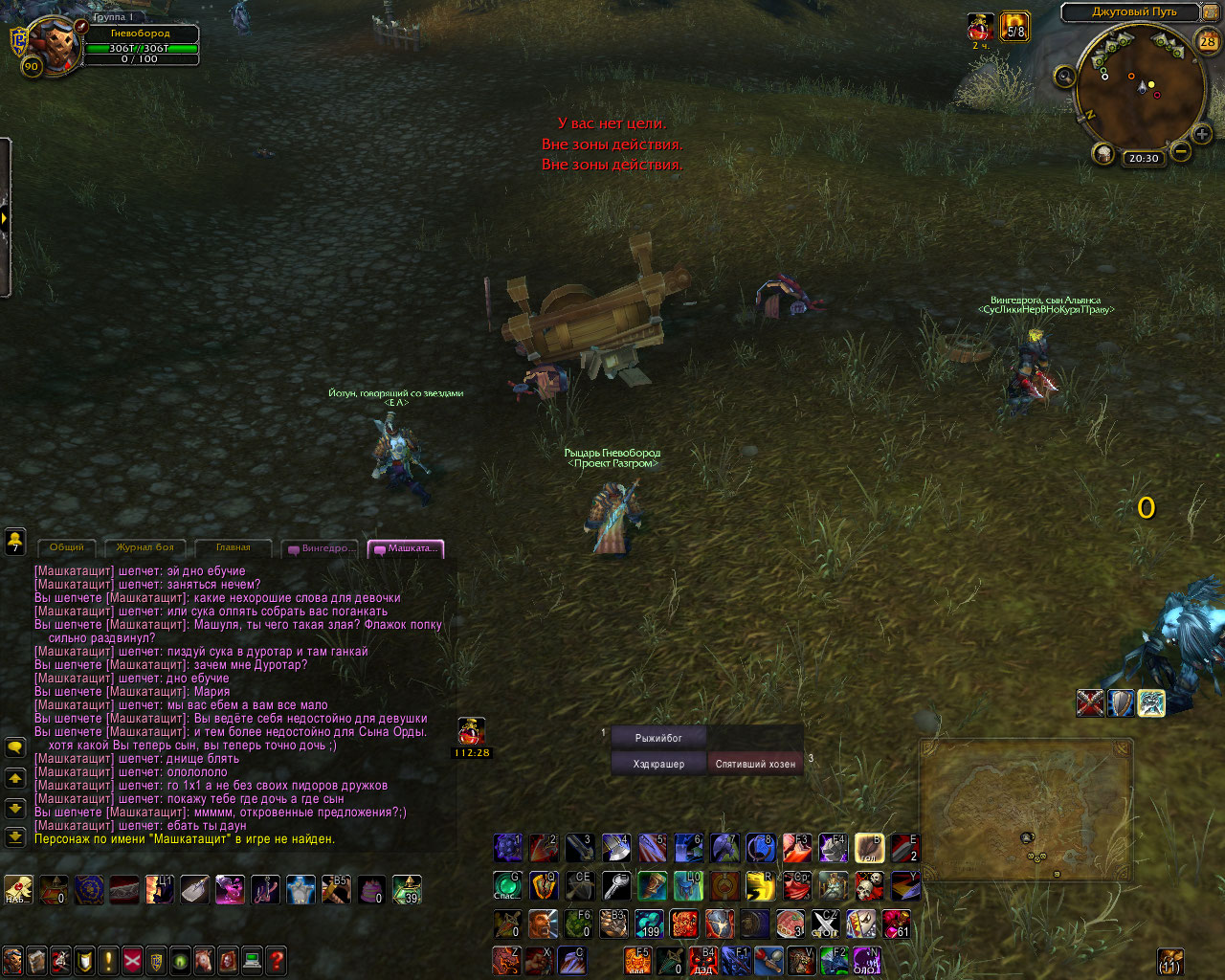Open the character info micro button
This screenshot has width=1225, height=980.
tap(12, 960)
